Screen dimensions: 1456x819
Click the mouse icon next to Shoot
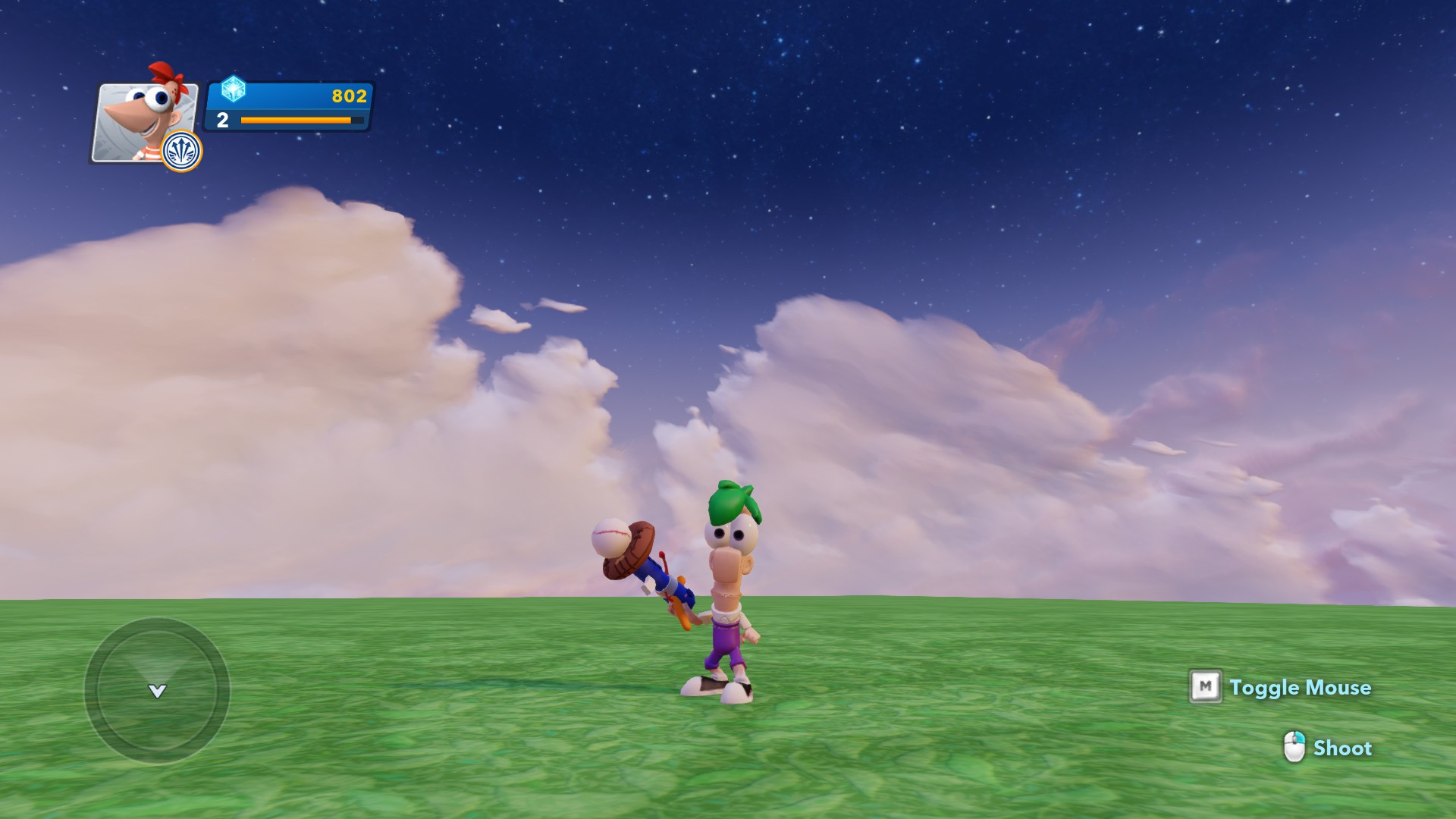[1294, 748]
